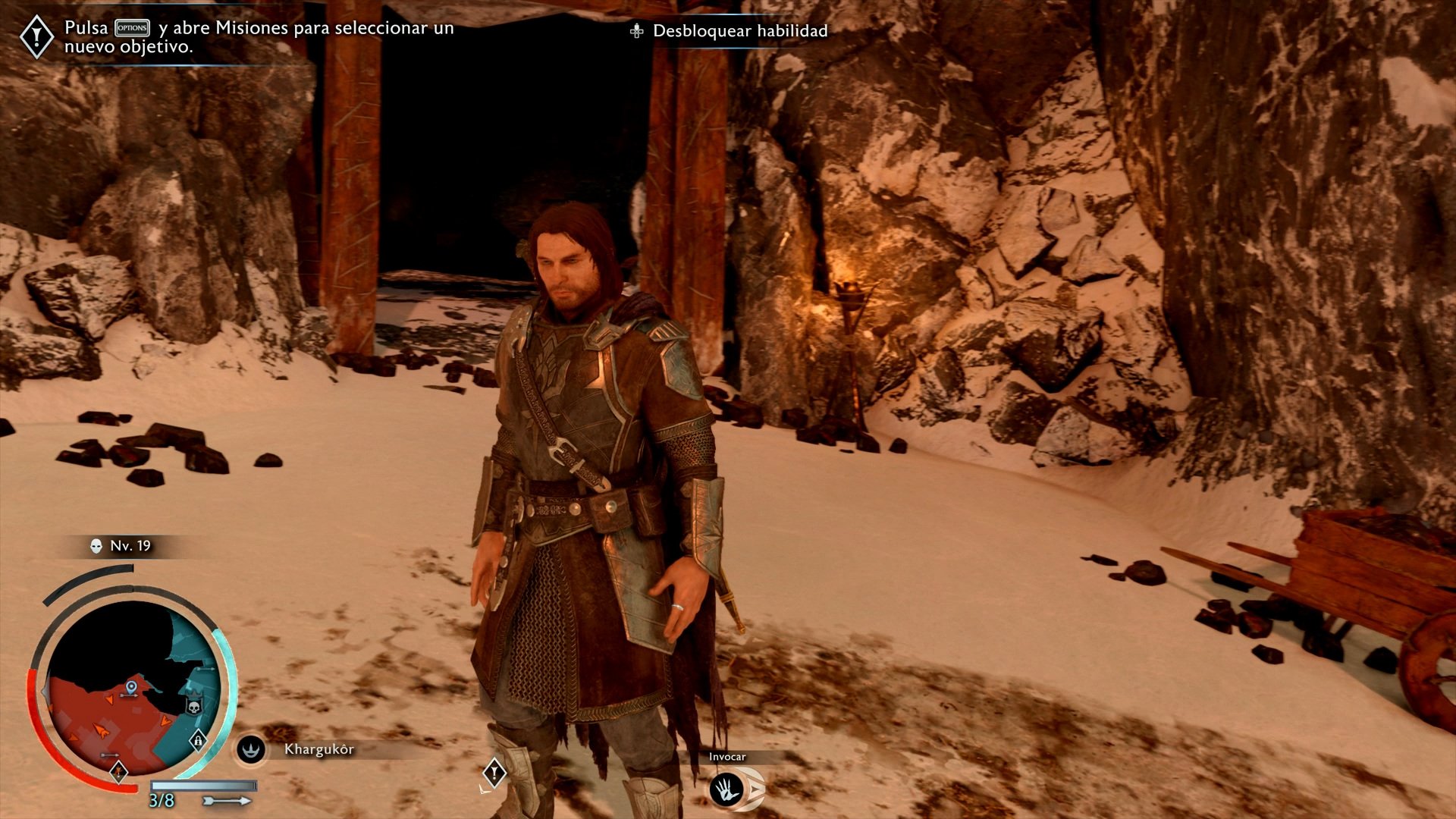The width and height of the screenshot is (1456, 819).
Task: Click the Nv. 19 level skull badge
Action: [96, 546]
